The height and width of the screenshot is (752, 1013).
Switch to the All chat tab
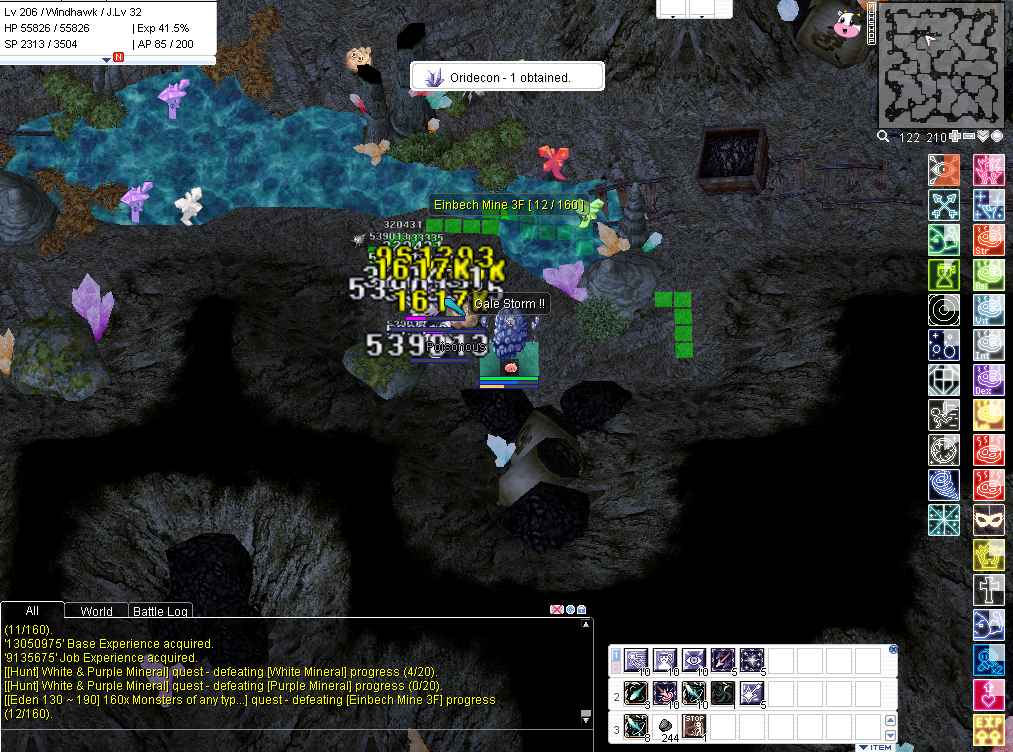click(32, 611)
